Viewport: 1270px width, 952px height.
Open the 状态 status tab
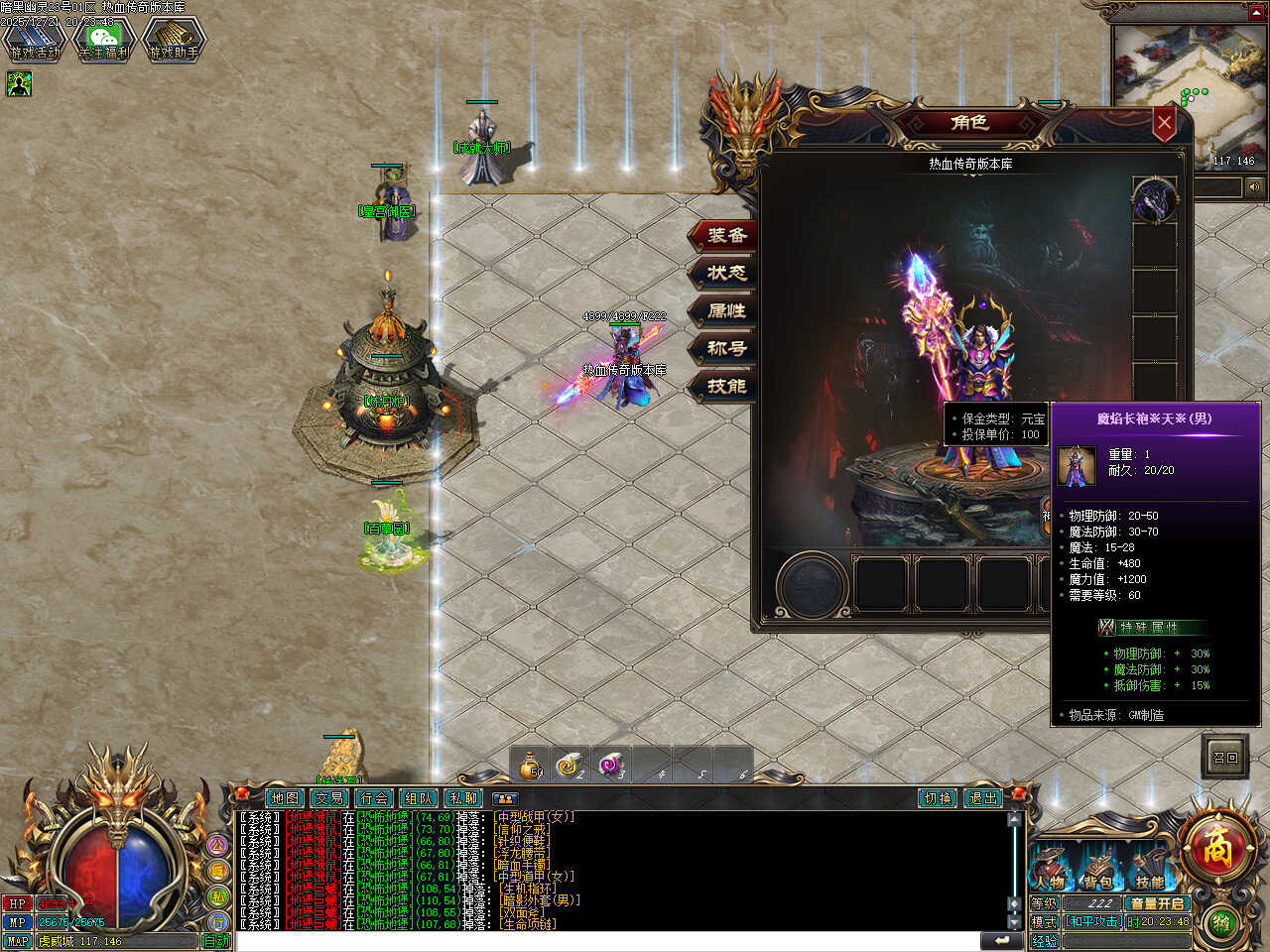(725, 273)
